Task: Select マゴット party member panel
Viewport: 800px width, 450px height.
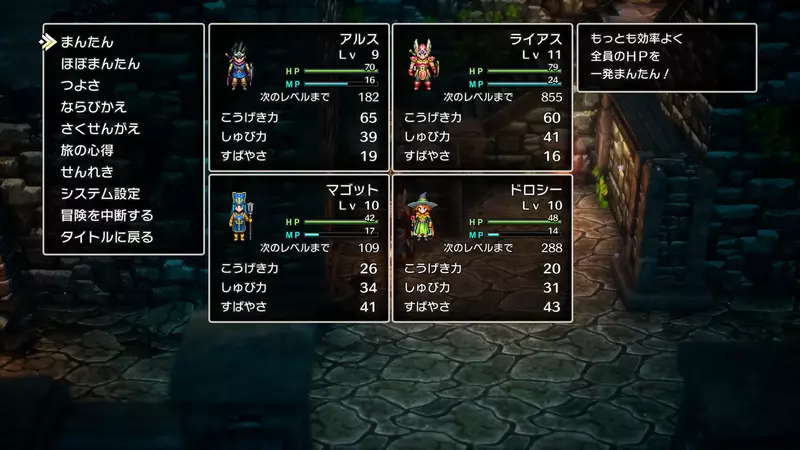Action: 297,248
